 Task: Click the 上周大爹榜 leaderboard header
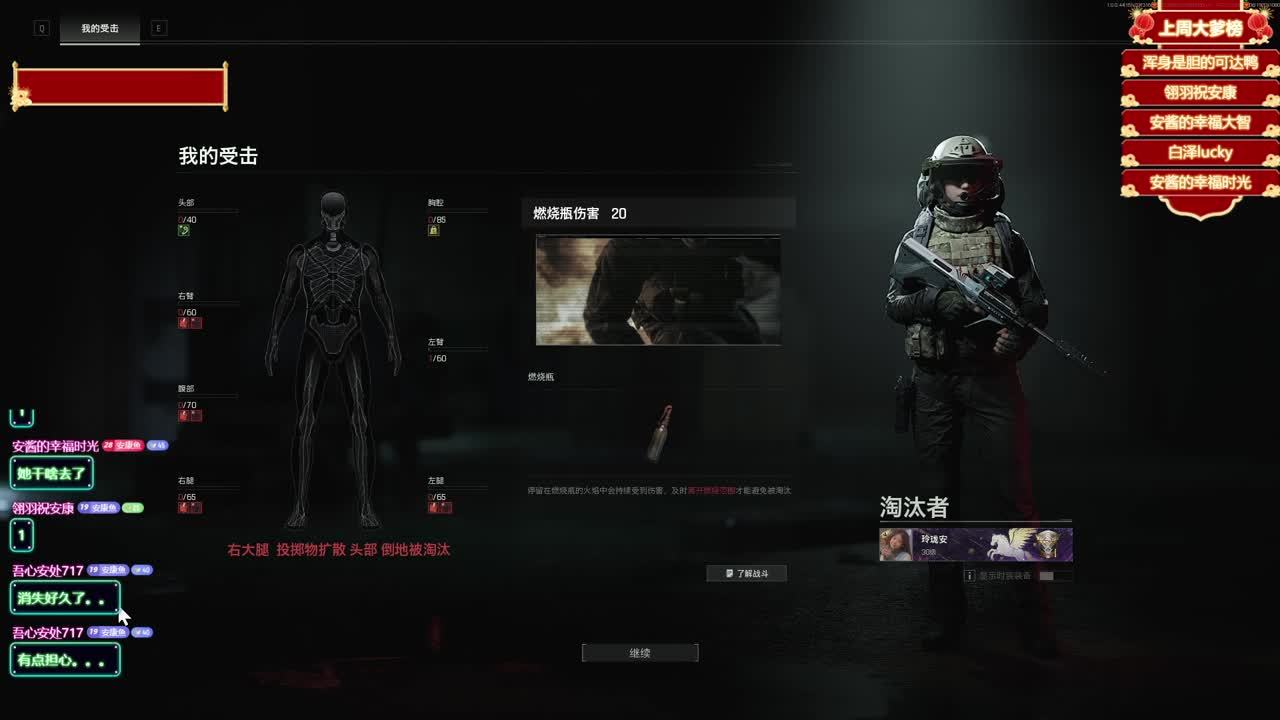(x=1200, y=28)
